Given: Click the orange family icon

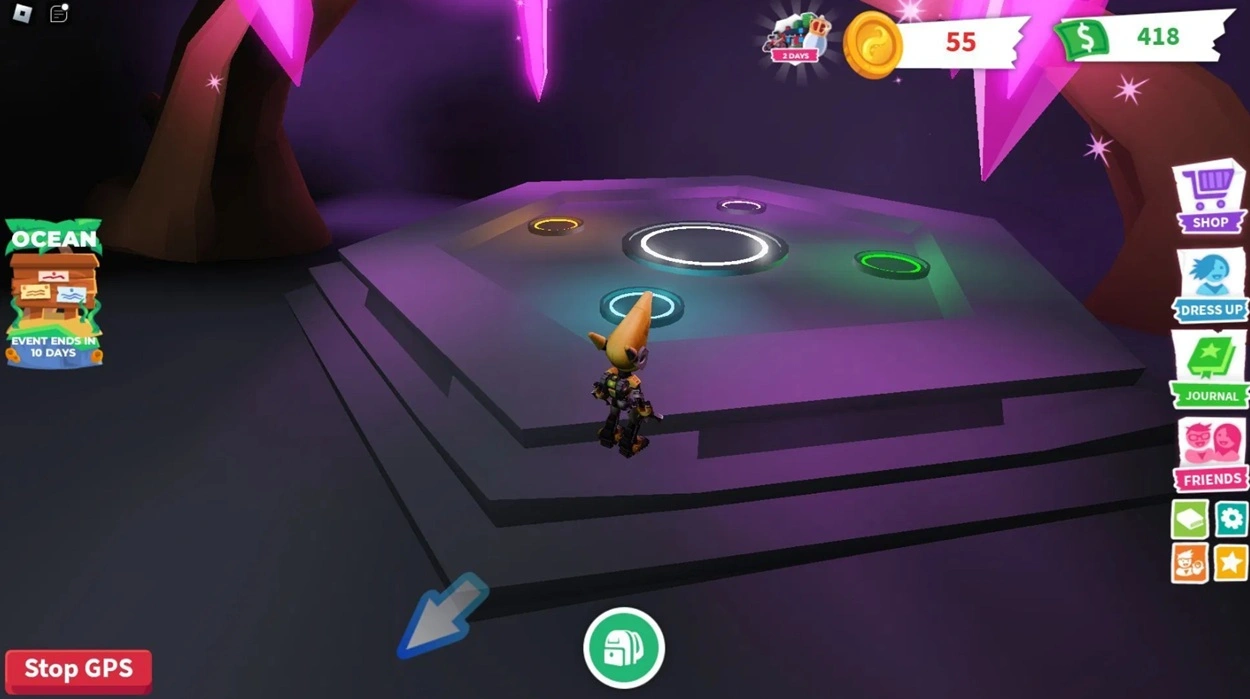Looking at the screenshot, I should click(1190, 563).
